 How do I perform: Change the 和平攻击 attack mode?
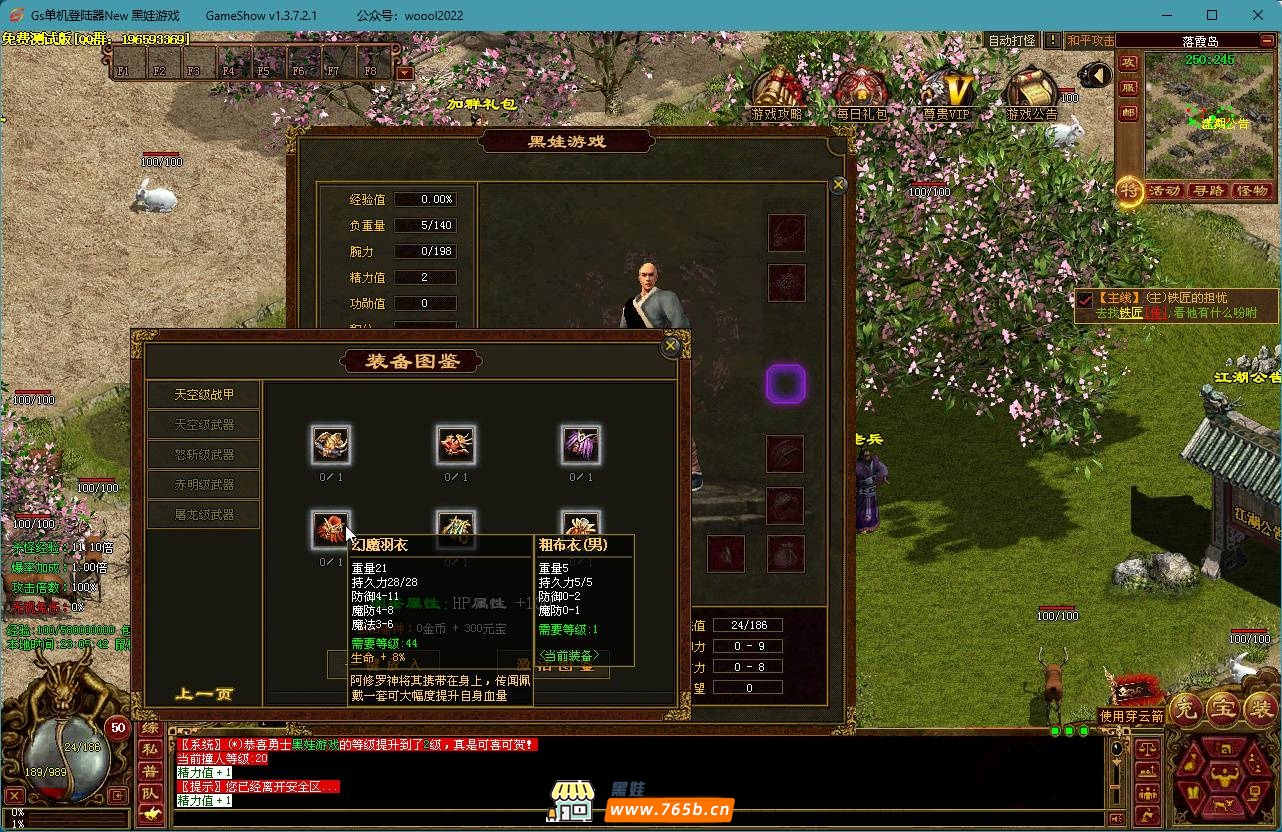pos(1089,41)
